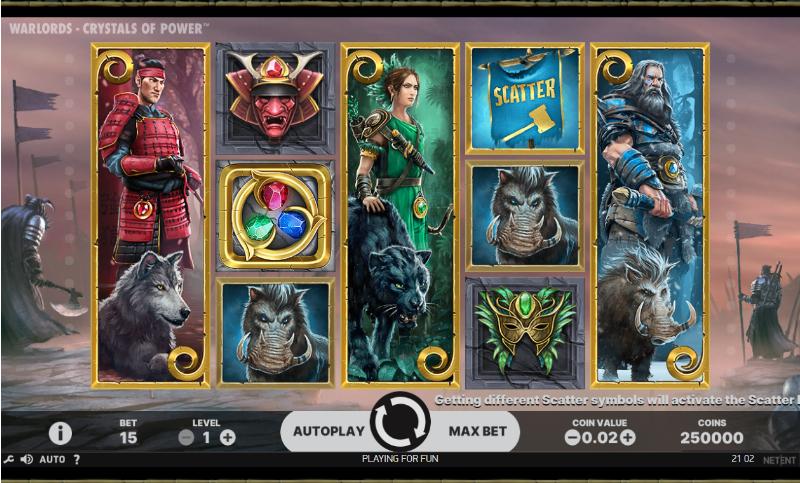
Task: Open the small AUTO options in the bottom bar
Action: coord(53,460)
